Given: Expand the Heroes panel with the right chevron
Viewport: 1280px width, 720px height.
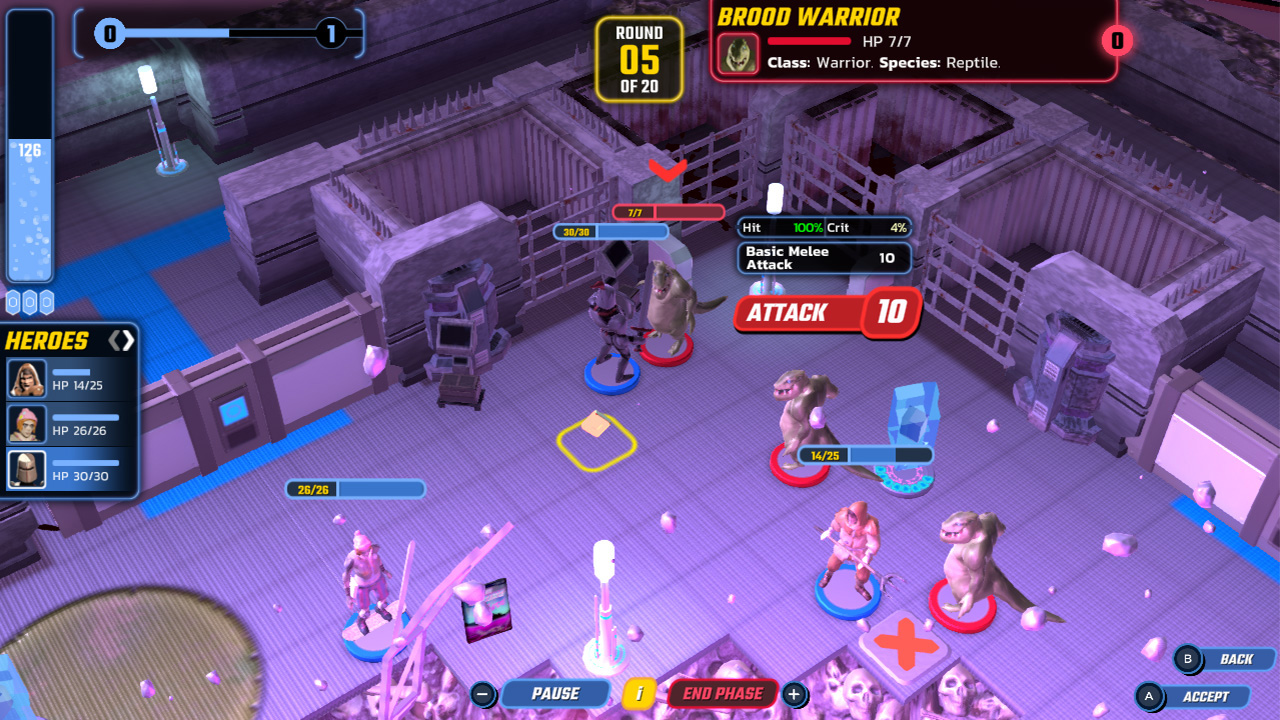Looking at the screenshot, I should [127, 340].
